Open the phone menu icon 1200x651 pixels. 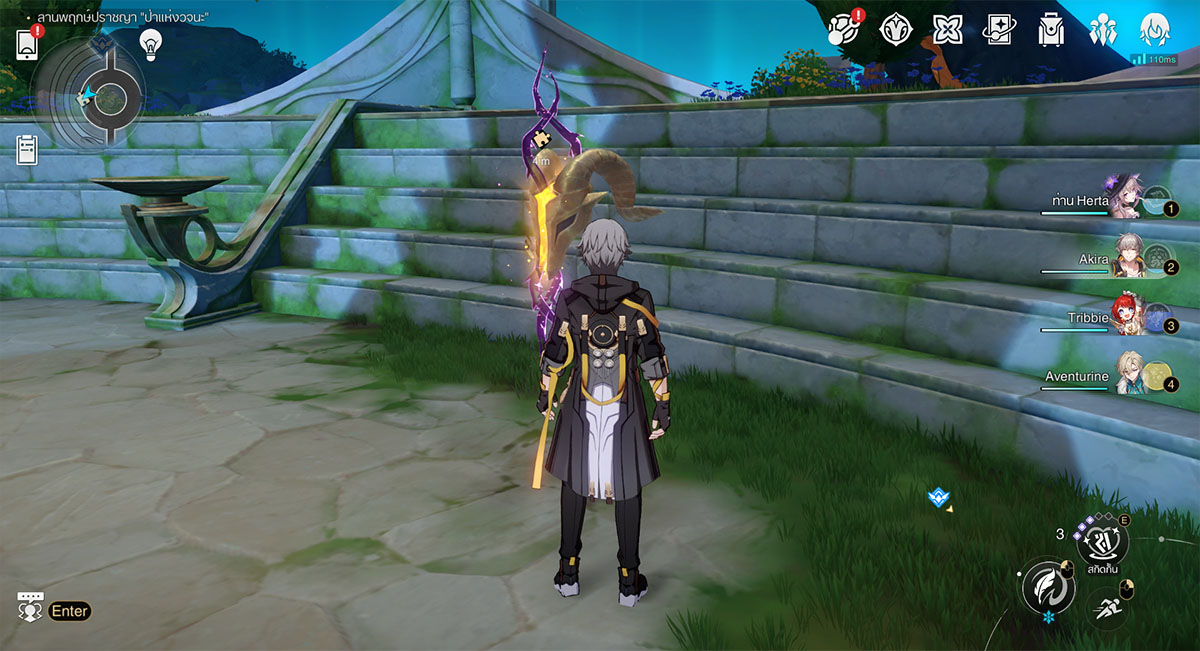coord(27,44)
